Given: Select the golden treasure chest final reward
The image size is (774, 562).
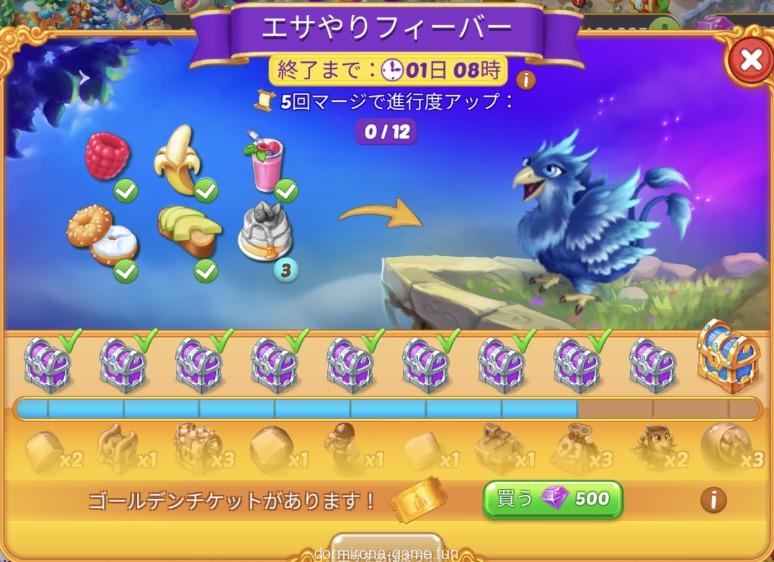Looking at the screenshot, I should 728,356.
